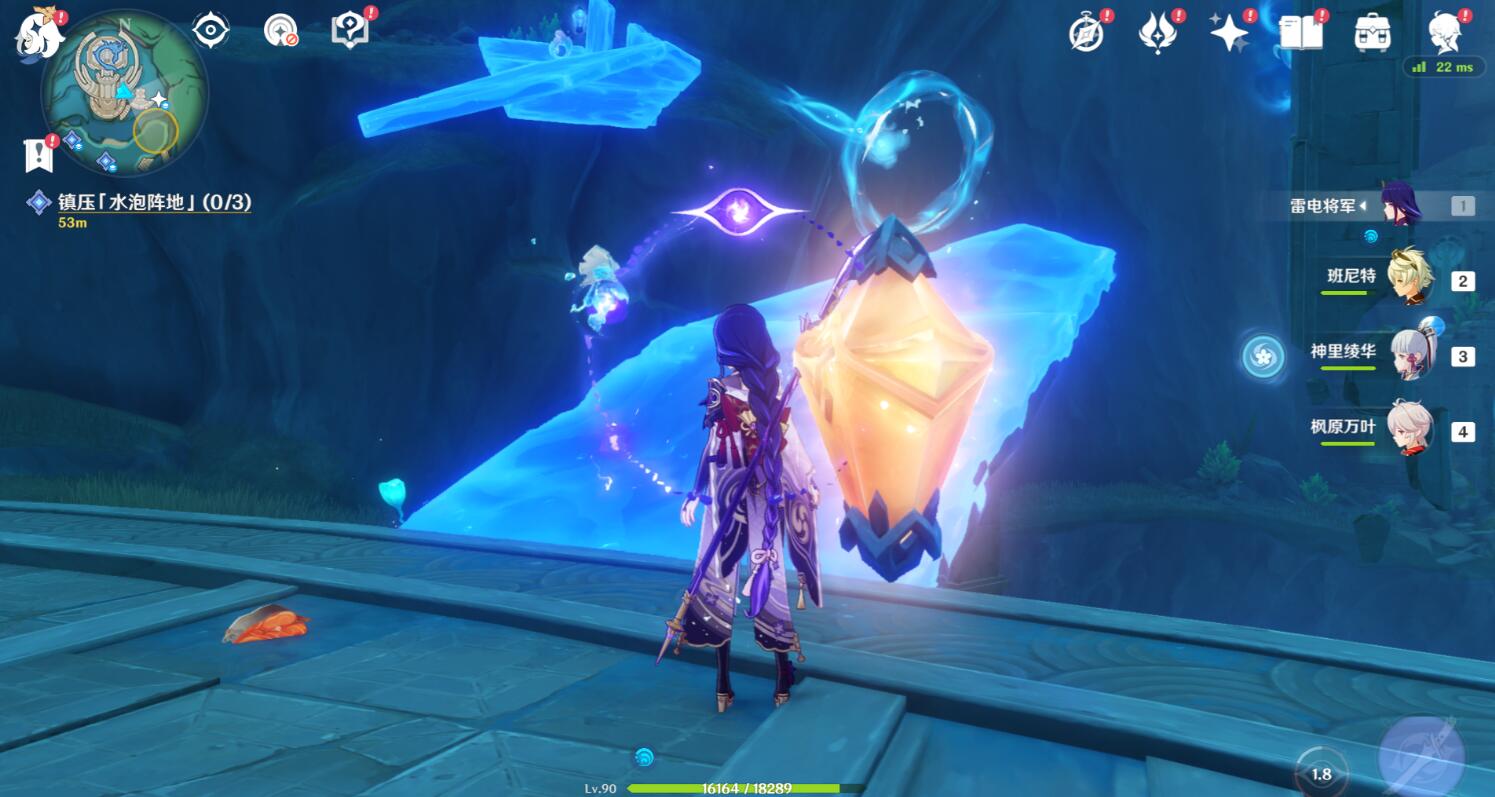Open the adventure compass icon

click(x=1086, y=33)
